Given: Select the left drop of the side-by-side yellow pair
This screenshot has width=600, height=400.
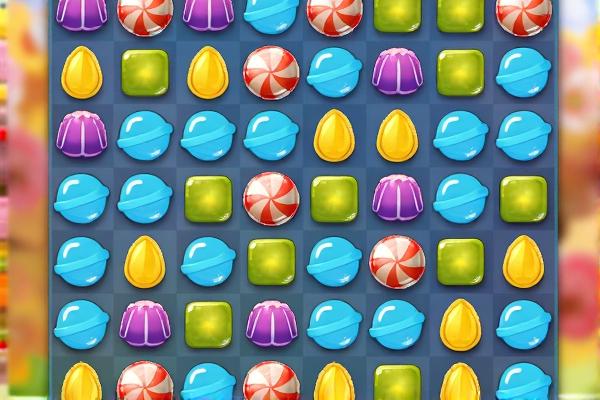Looking at the screenshot, I should coord(335,133).
